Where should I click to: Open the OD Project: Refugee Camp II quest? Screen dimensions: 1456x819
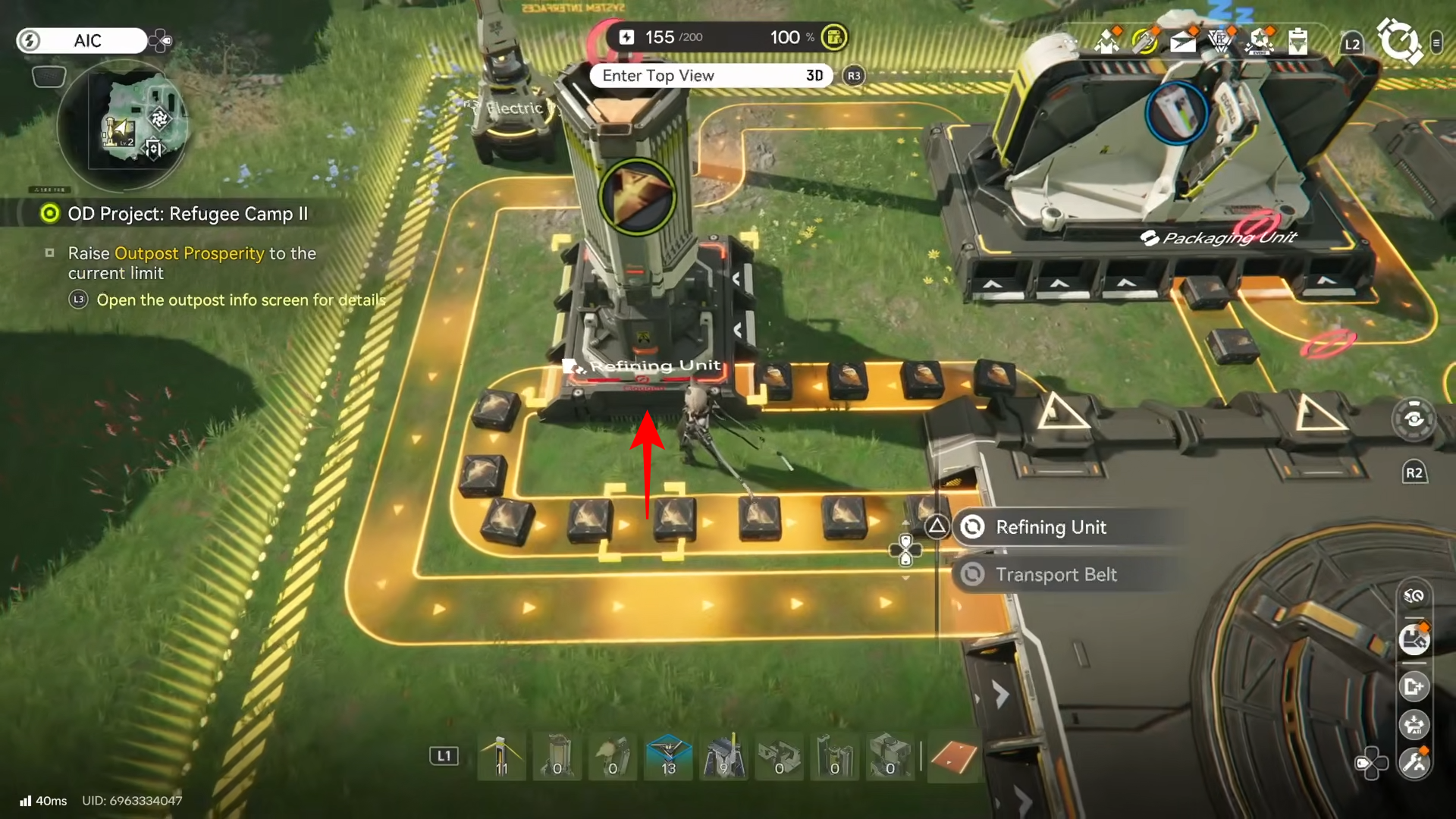[187, 214]
